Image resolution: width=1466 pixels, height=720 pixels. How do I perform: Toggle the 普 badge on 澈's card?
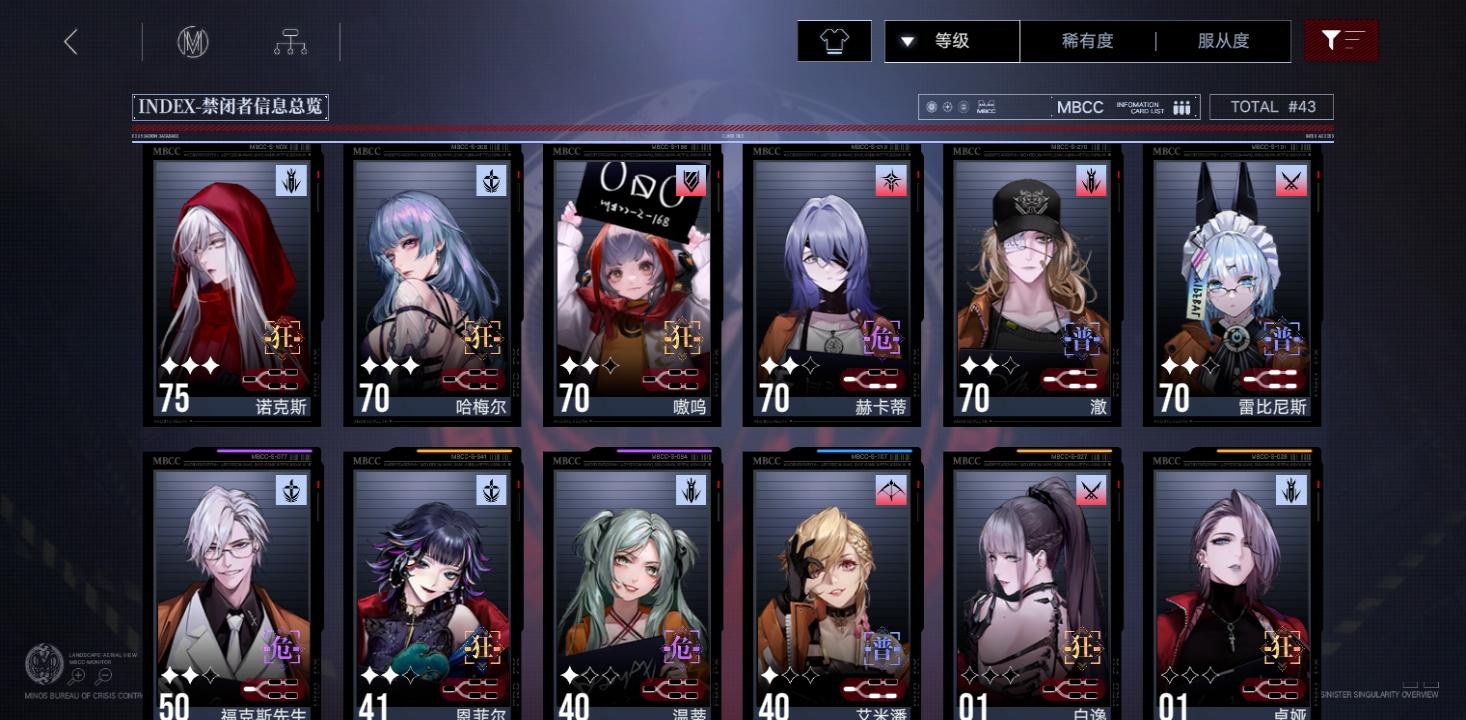point(1083,338)
